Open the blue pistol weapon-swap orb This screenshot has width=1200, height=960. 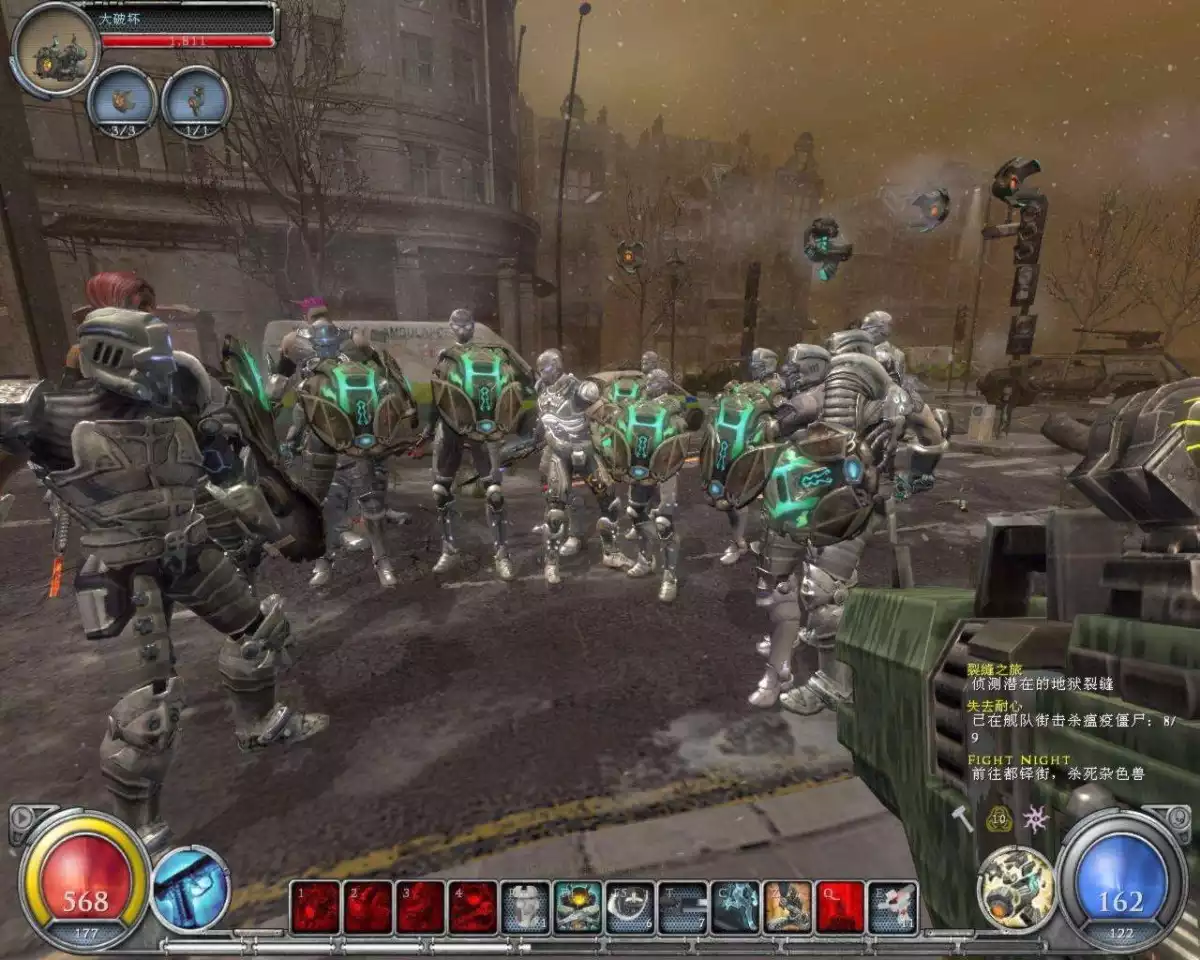191,889
